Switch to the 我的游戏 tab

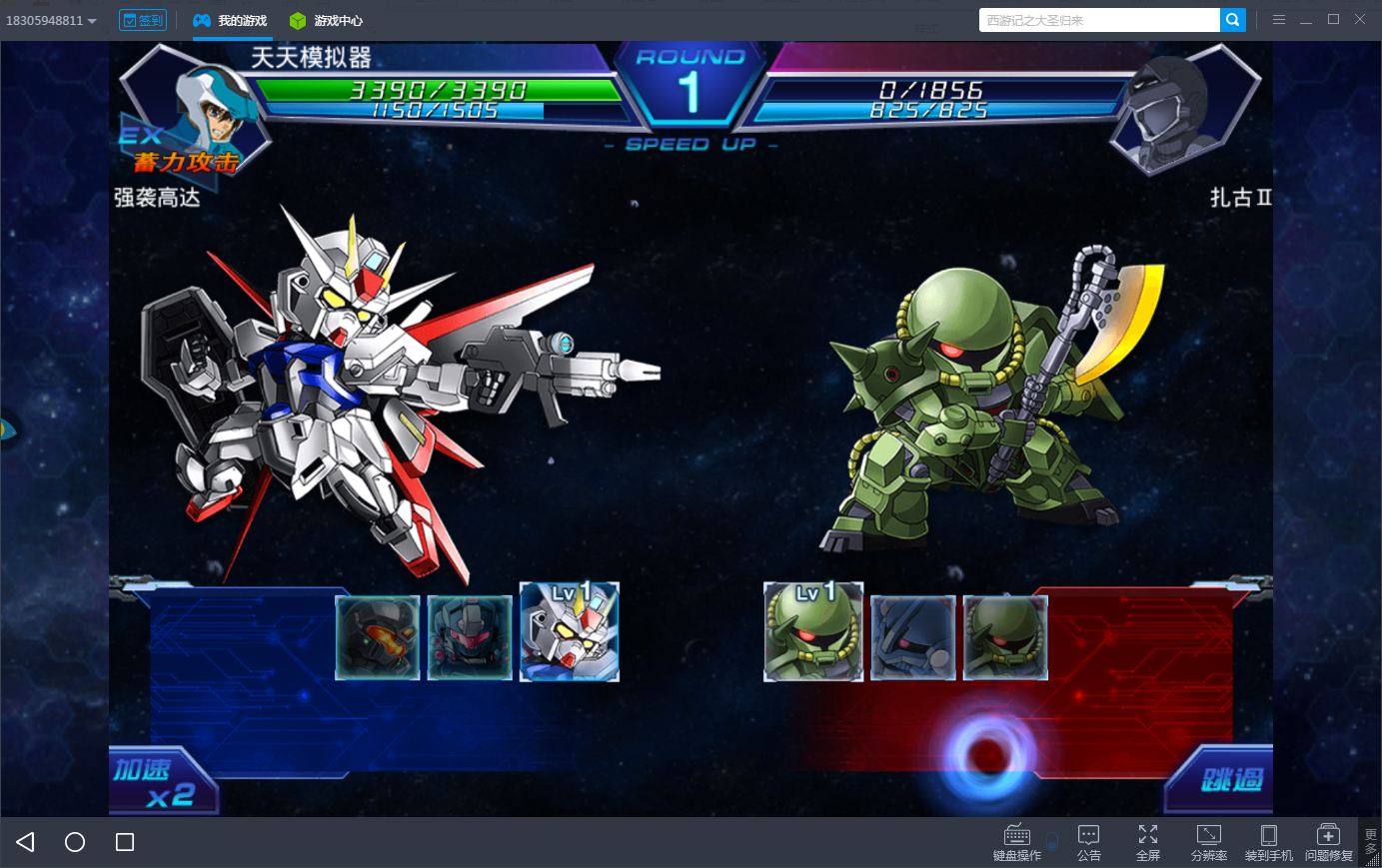(231, 20)
